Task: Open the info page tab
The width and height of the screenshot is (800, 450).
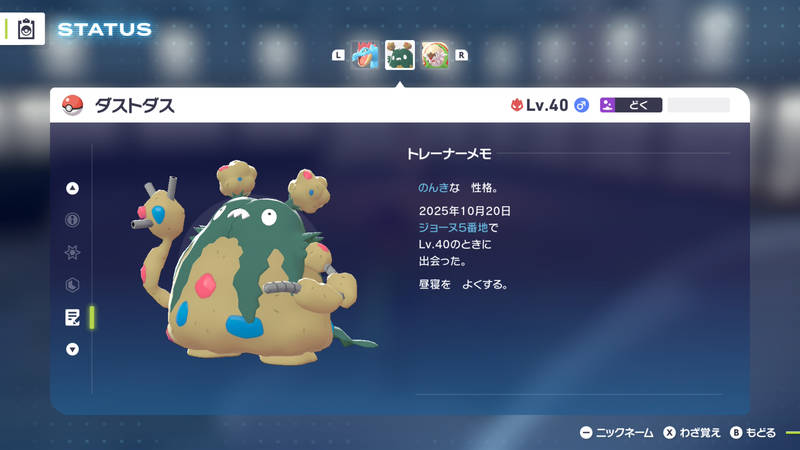Action: click(x=72, y=220)
